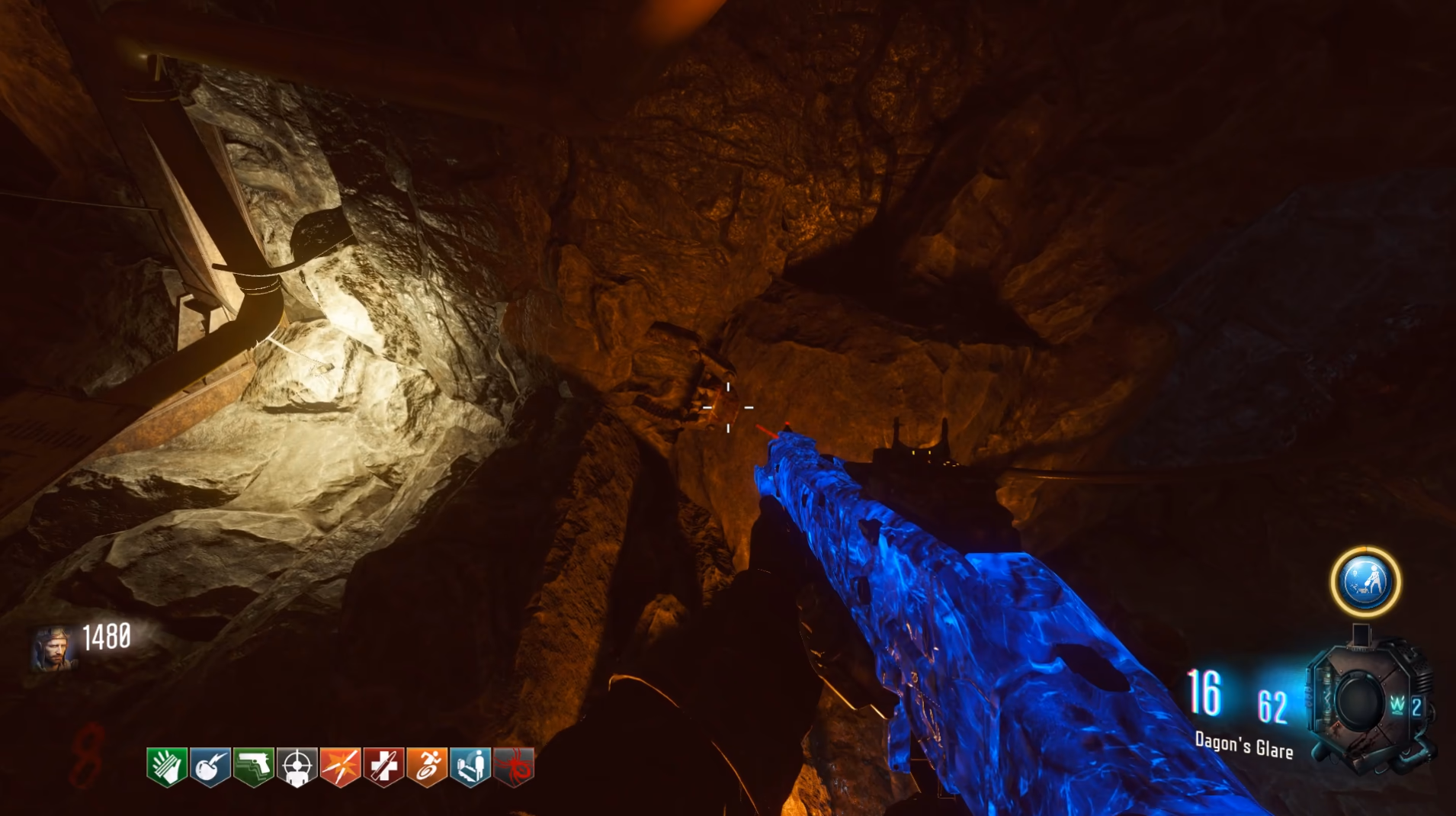Select the Dagon's Glare weapon name
Image resolution: width=1456 pixels, height=816 pixels.
click(1243, 745)
